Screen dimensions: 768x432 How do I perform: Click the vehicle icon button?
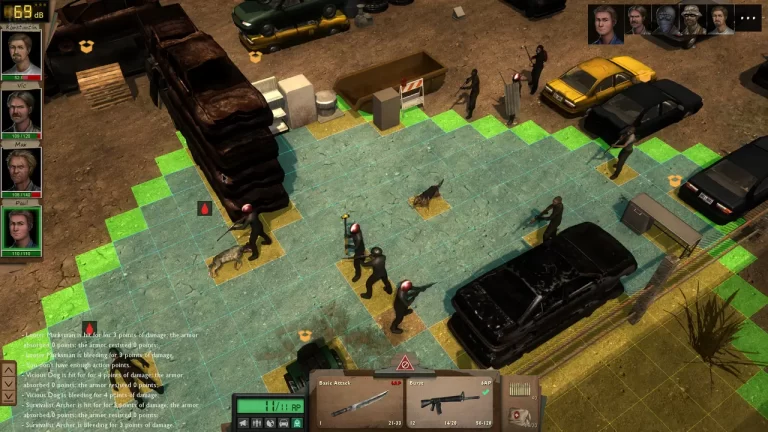(x=283, y=423)
